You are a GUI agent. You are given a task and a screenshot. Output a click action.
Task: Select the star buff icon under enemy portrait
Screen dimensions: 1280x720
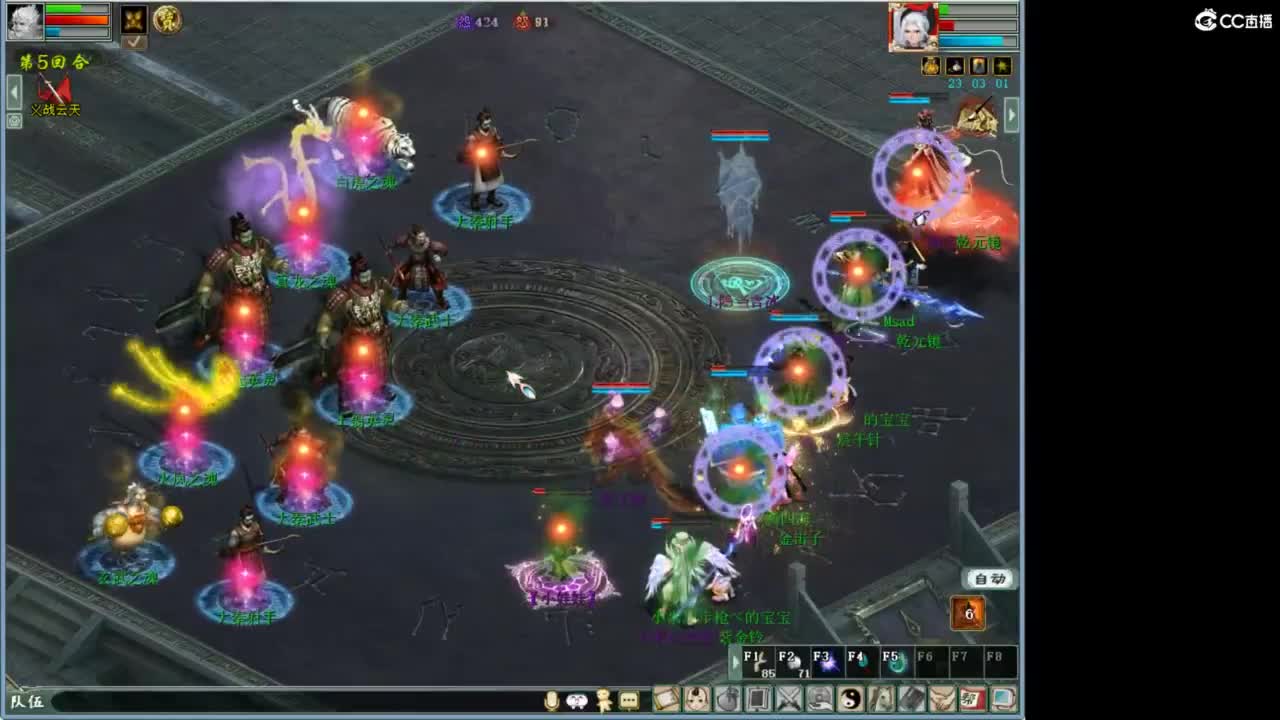tap(1003, 64)
